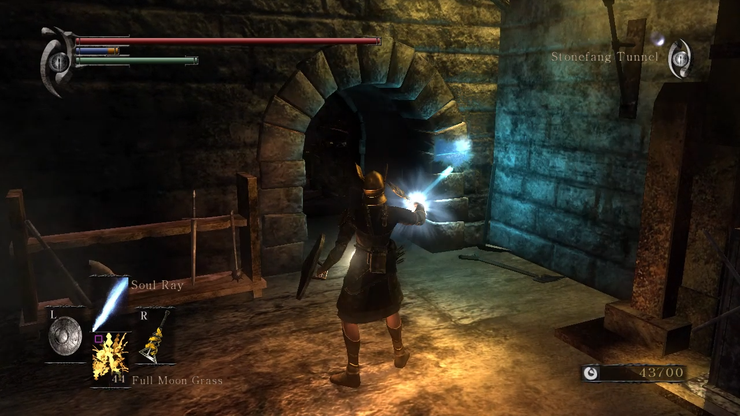
Task: Click the world tendency icon beside Stonefang Tunnel
Action: (x=679, y=57)
